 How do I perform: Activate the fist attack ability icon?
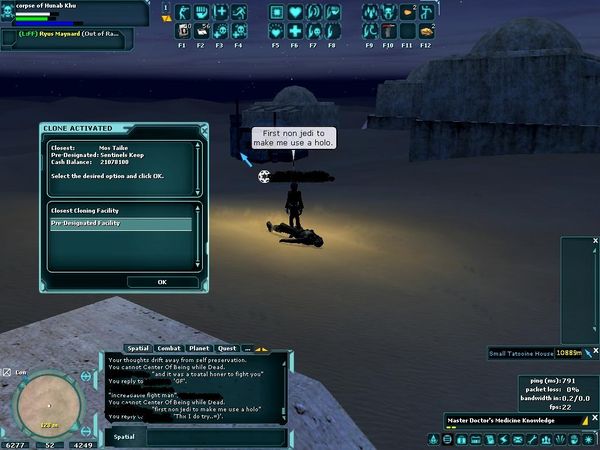click(202, 13)
